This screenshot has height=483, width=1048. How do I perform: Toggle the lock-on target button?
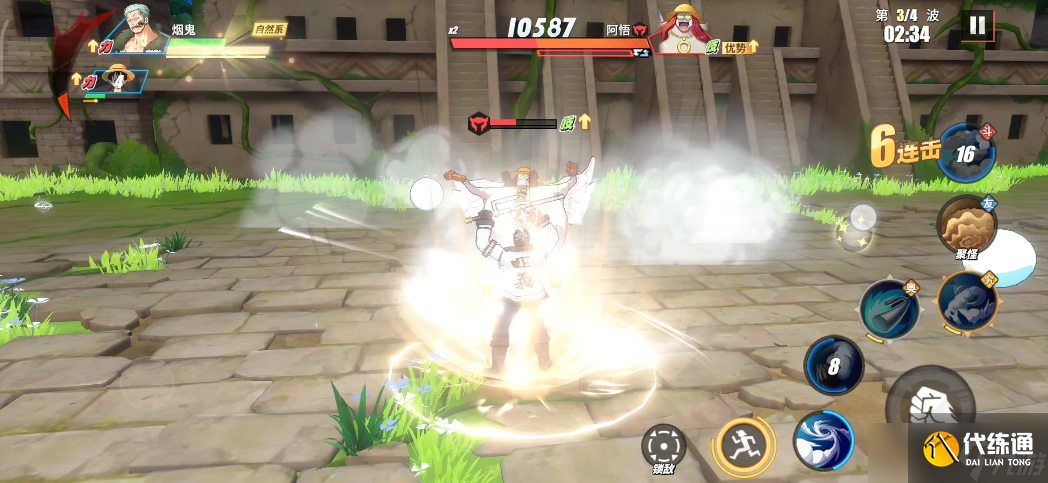pyautogui.click(x=662, y=445)
